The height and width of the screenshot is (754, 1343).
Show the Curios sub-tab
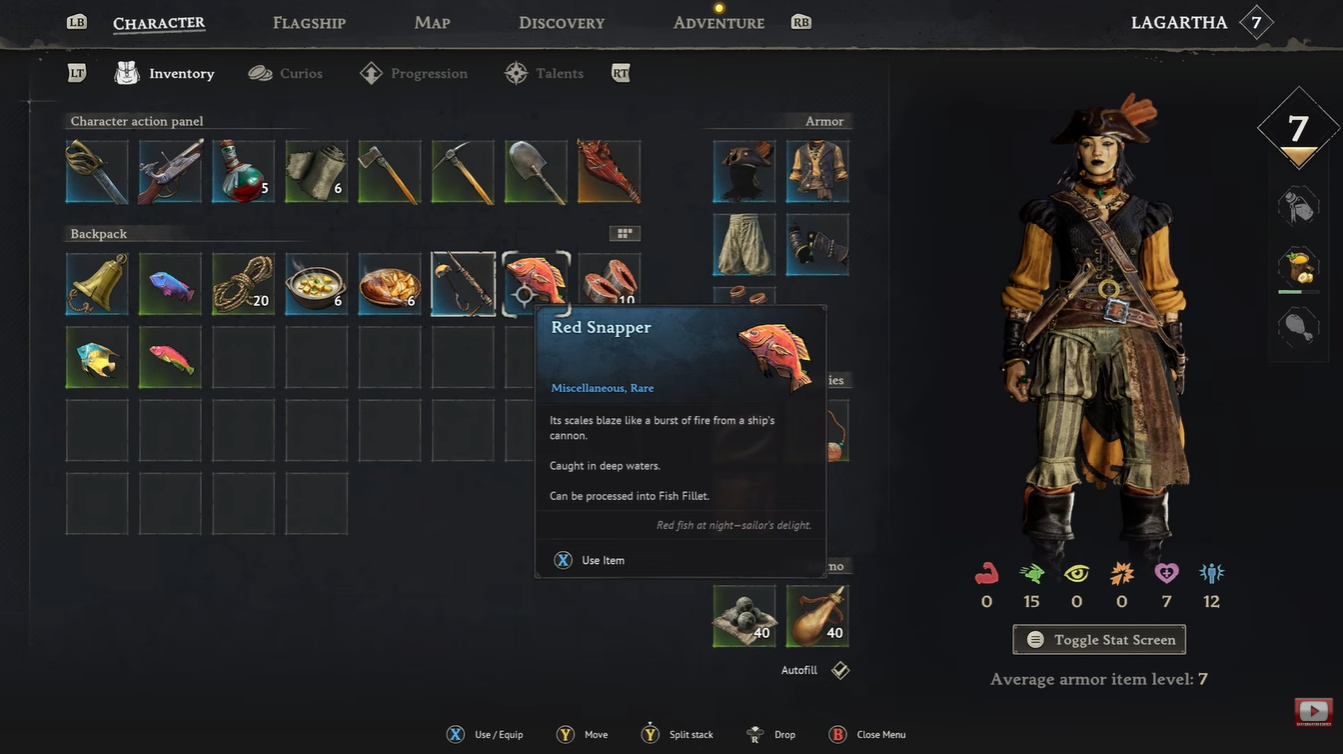(286, 73)
